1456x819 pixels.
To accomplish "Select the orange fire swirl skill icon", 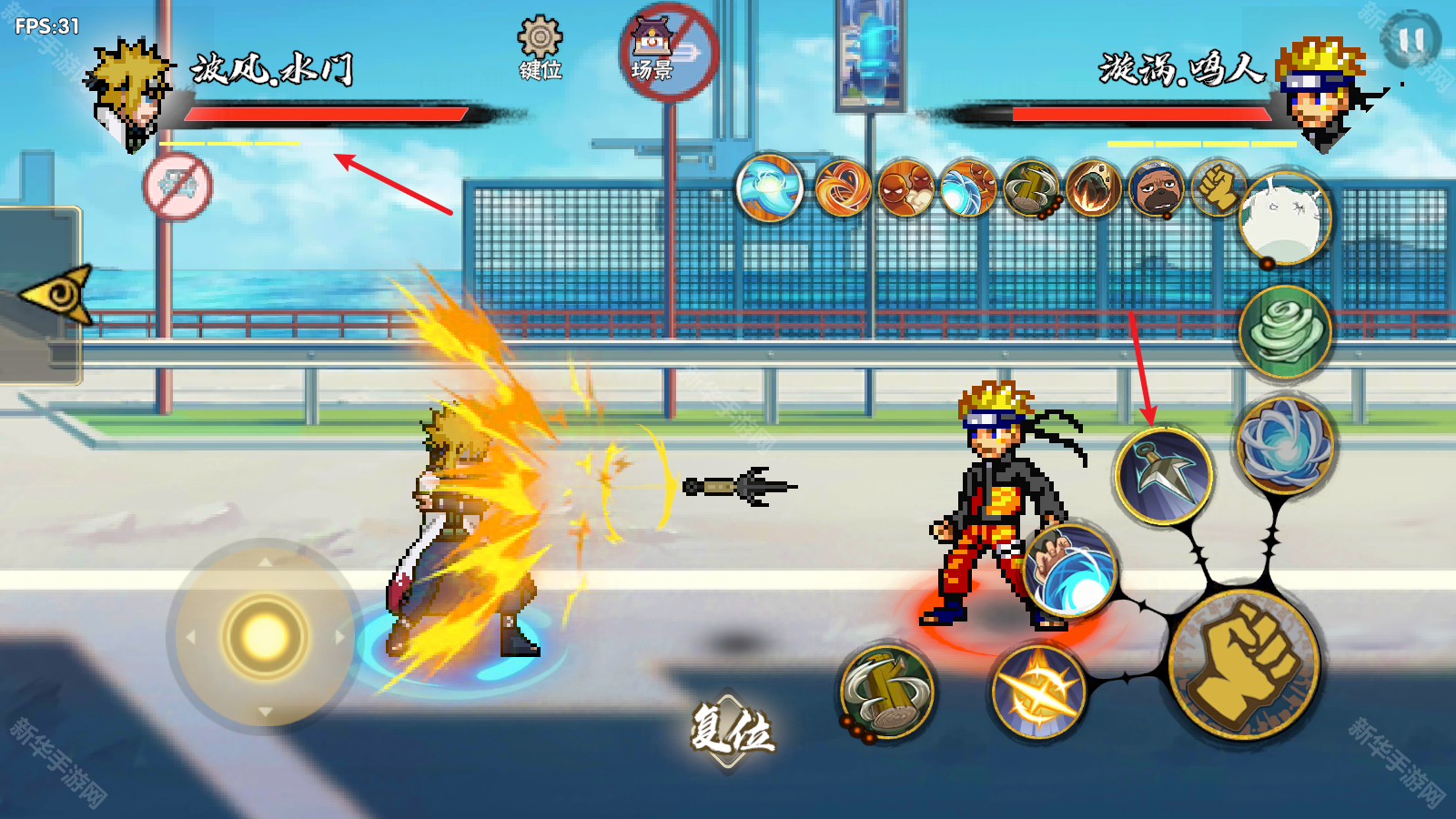I will click(842, 188).
